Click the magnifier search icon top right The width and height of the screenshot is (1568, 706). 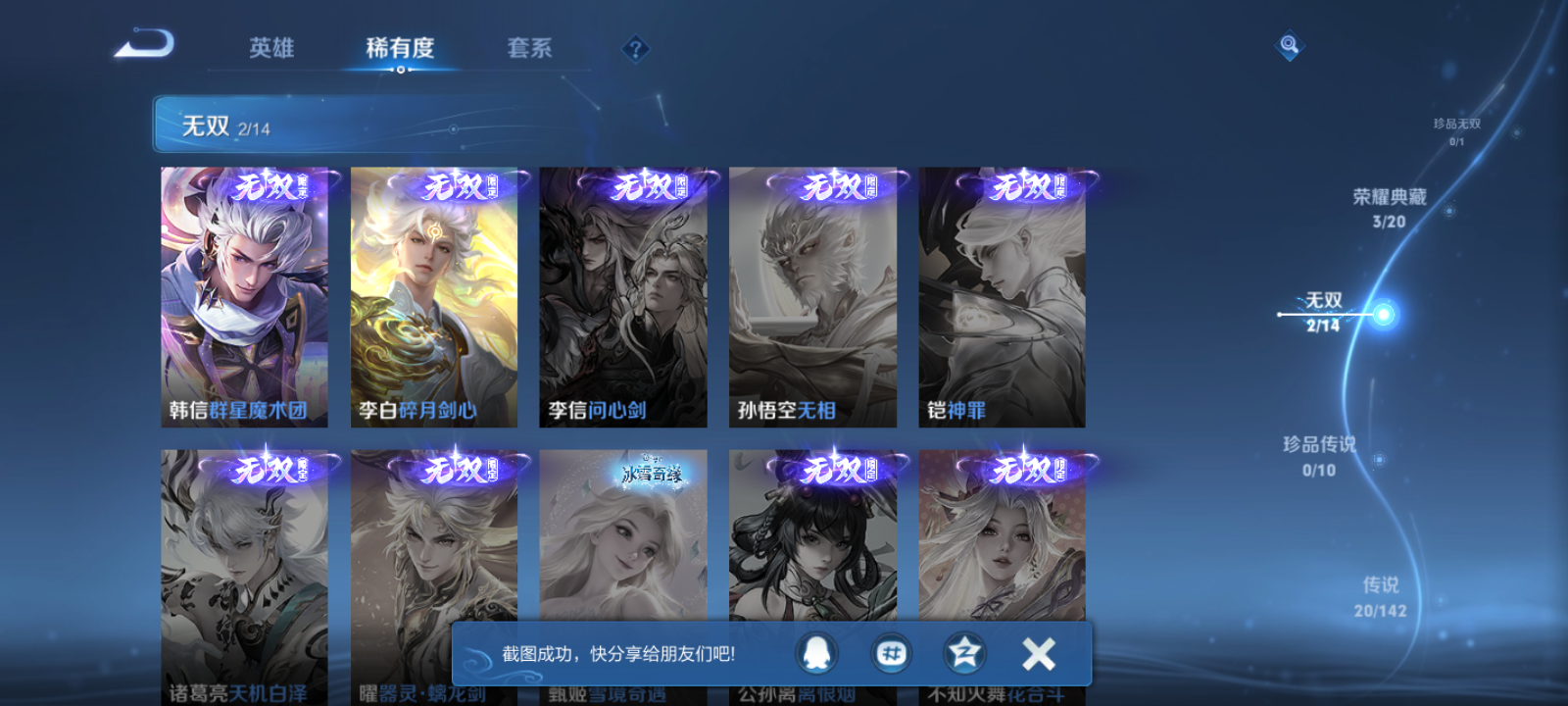click(1289, 43)
